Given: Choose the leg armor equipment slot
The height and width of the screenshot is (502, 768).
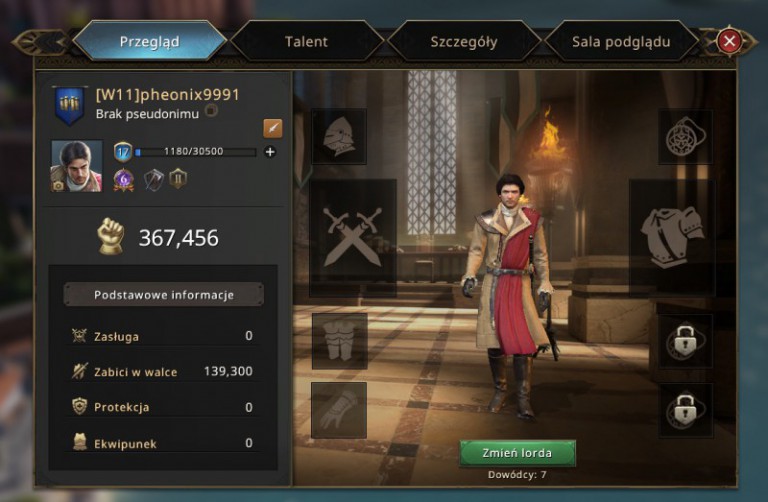Looking at the screenshot, I should [339, 340].
